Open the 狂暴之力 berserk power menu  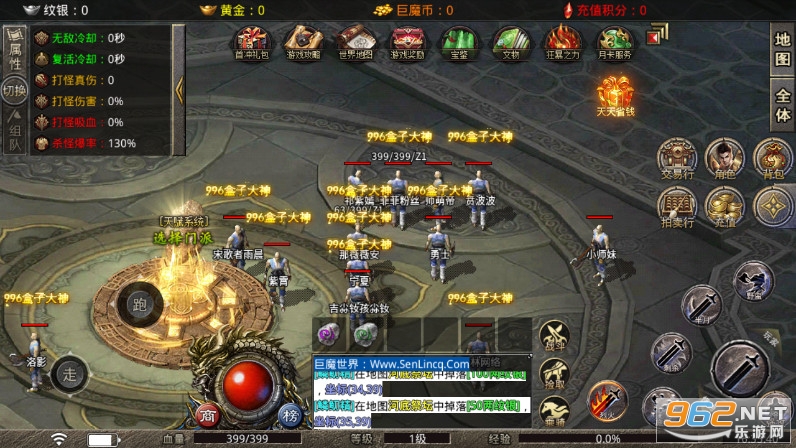tap(561, 42)
